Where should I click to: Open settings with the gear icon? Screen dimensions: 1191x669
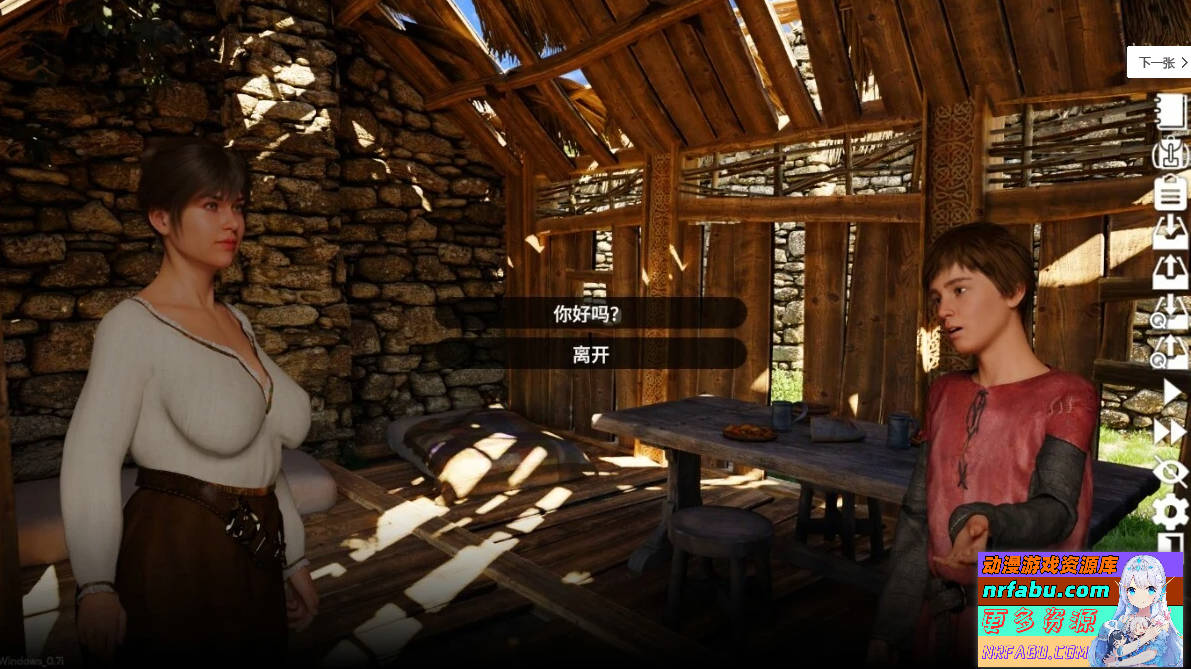(x=1170, y=512)
